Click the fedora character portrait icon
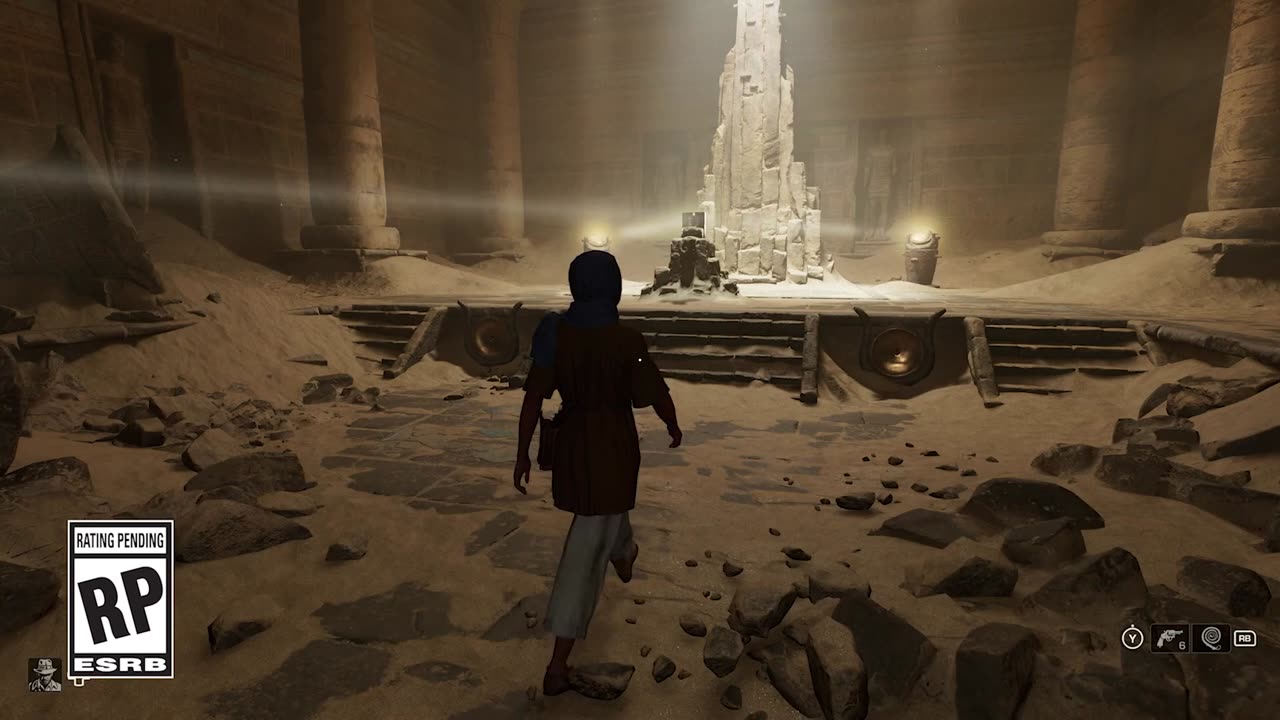 [44, 675]
